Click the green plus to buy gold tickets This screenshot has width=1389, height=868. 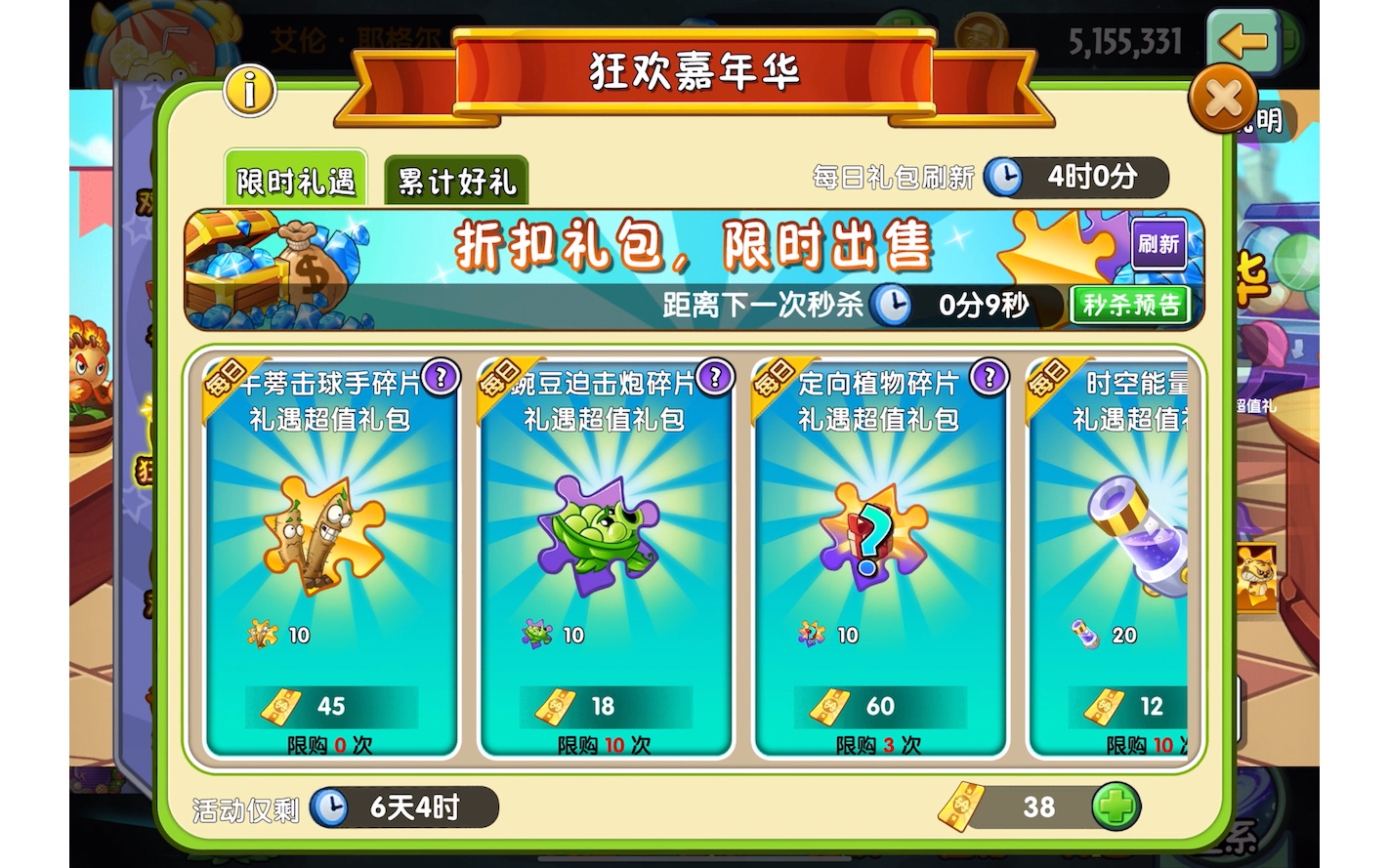click(1115, 808)
